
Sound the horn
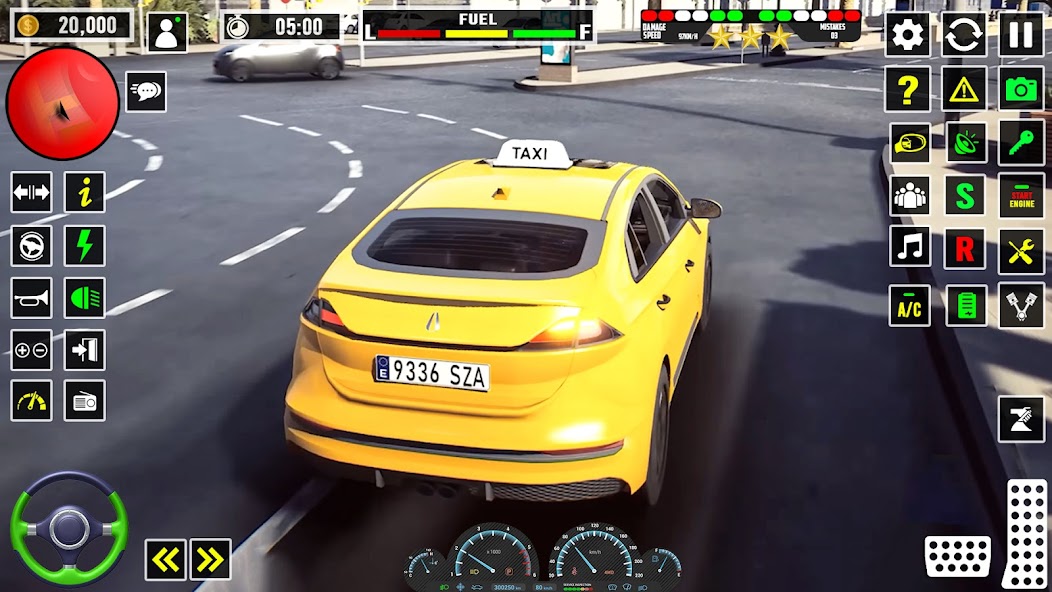click(31, 297)
